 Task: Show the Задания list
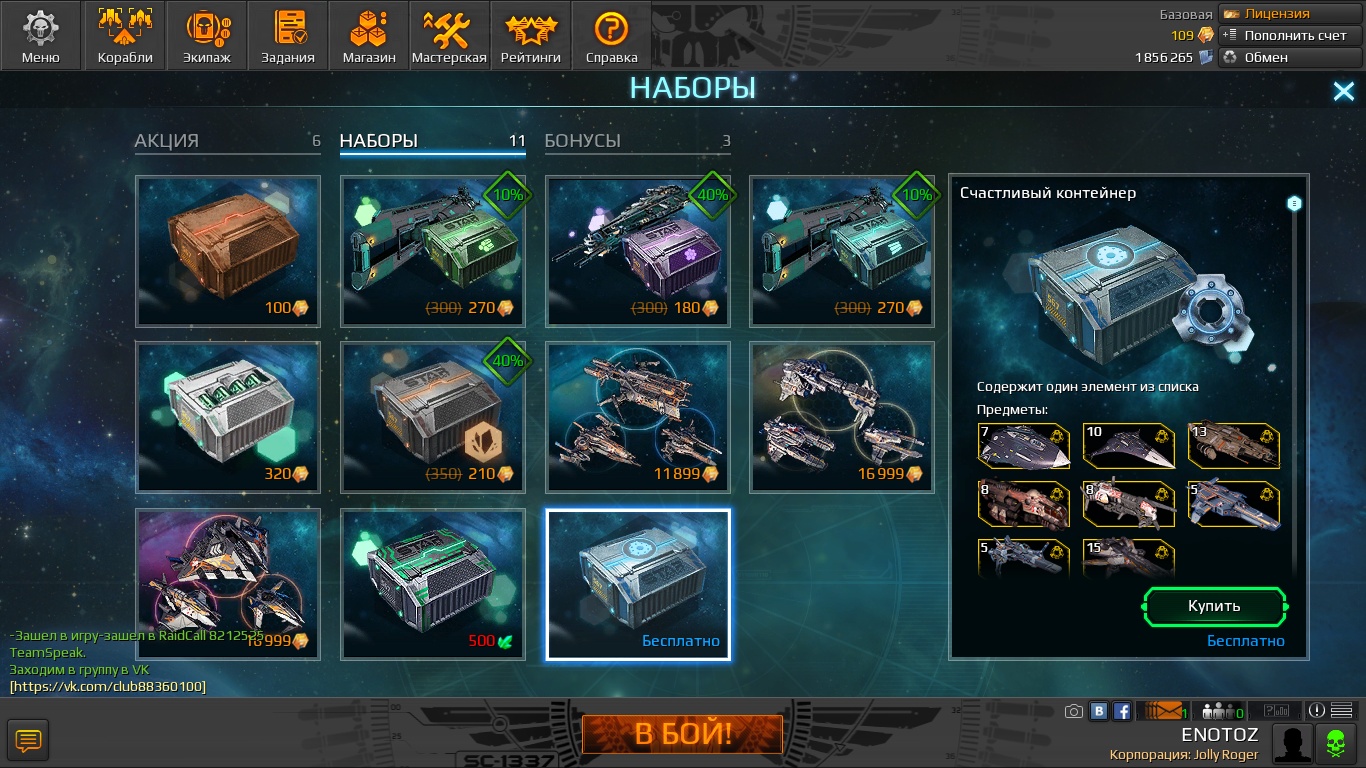pyautogui.click(x=288, y=36)
